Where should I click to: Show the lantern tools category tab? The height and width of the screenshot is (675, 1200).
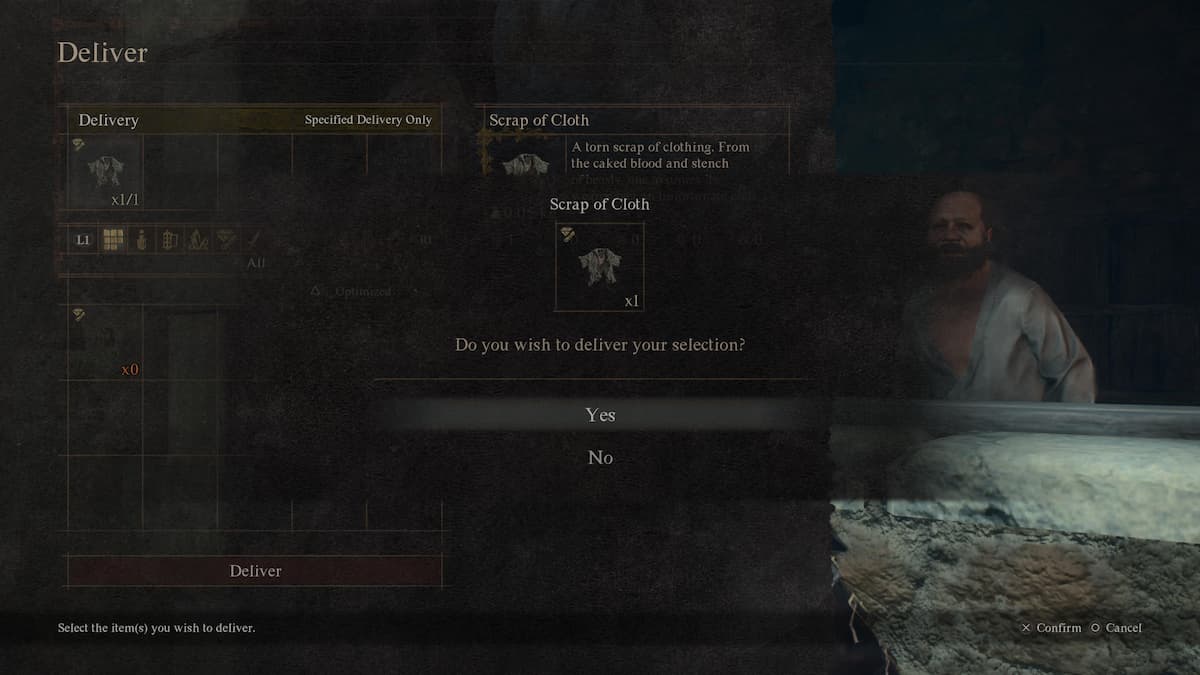pos(169,240)
